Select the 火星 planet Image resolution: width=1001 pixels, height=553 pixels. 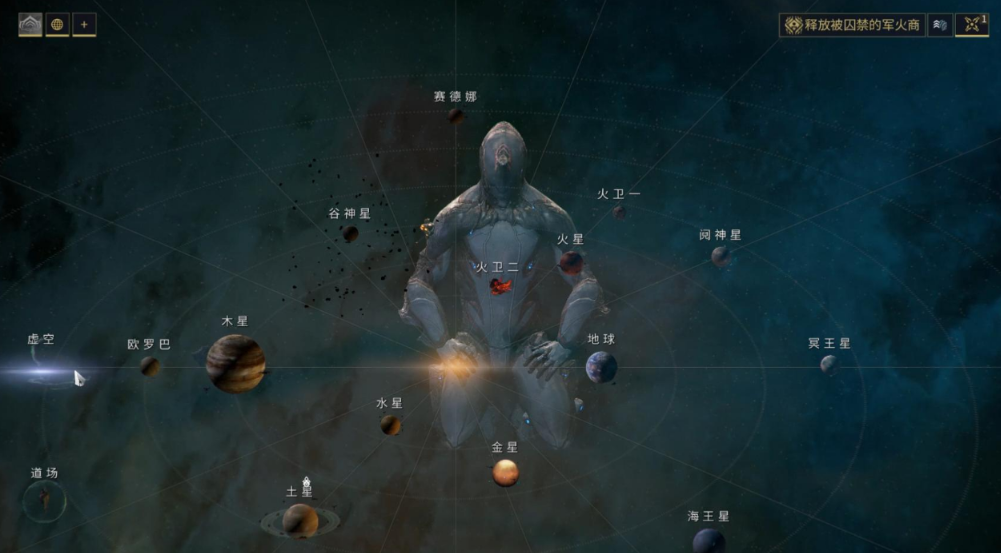click(571, 262)
